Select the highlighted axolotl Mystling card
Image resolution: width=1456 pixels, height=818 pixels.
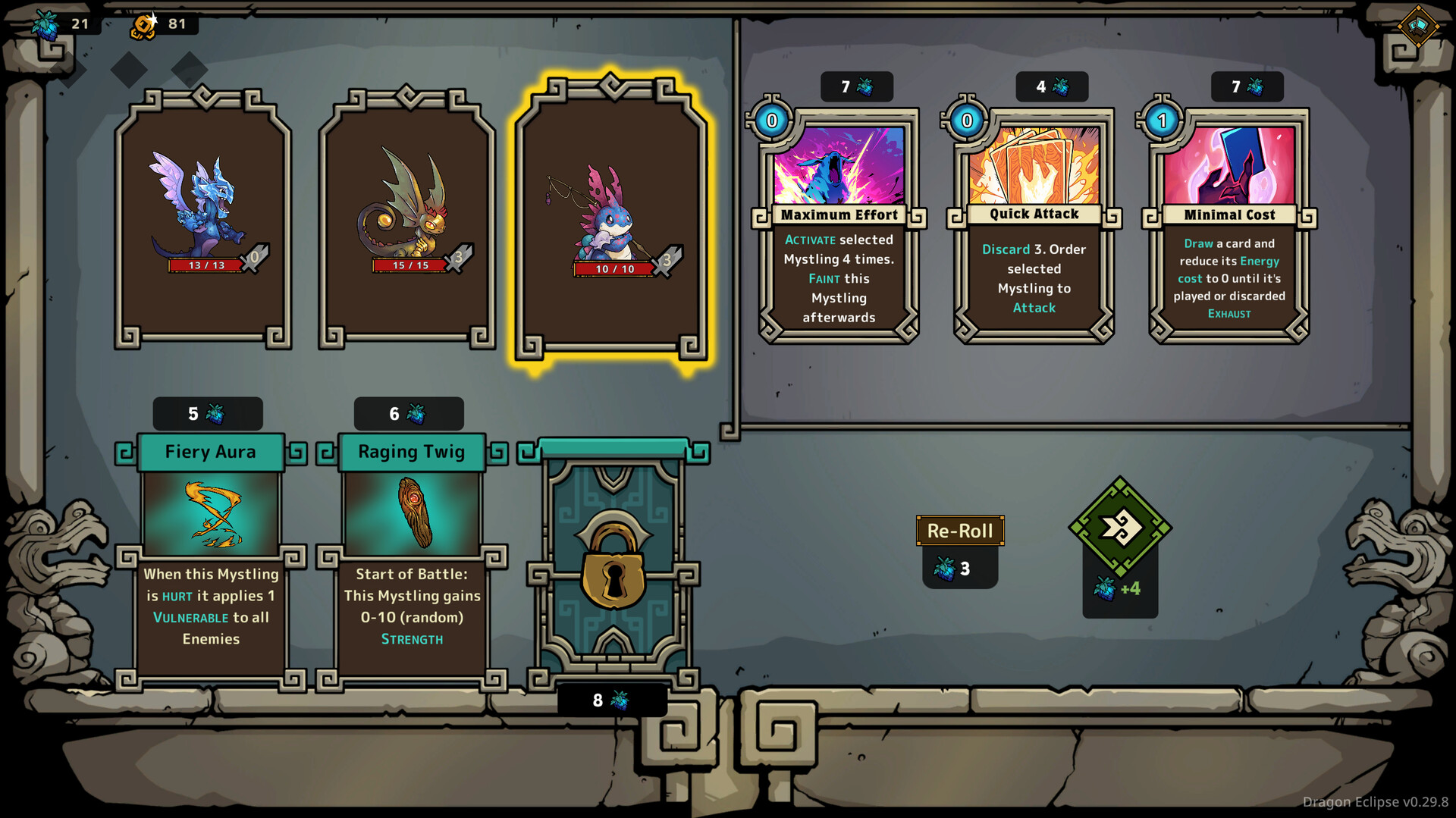pos(611,220)
